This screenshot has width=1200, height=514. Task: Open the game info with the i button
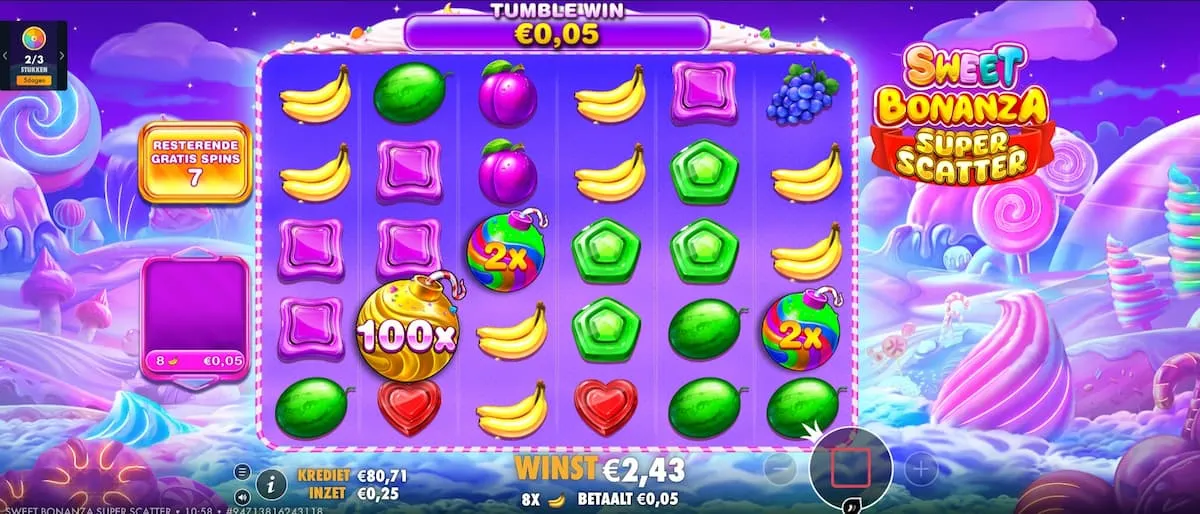(271, 484)
